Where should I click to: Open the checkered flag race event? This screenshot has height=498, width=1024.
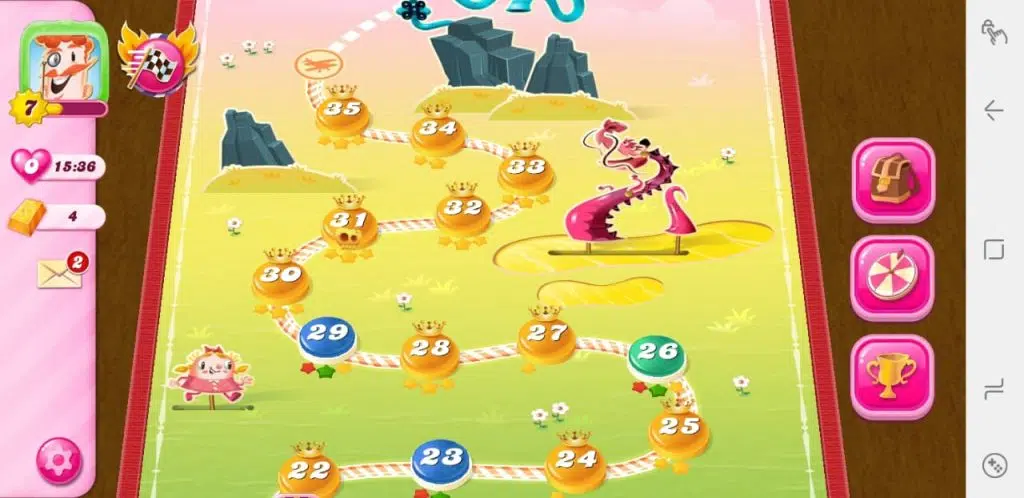click(155, 60)
